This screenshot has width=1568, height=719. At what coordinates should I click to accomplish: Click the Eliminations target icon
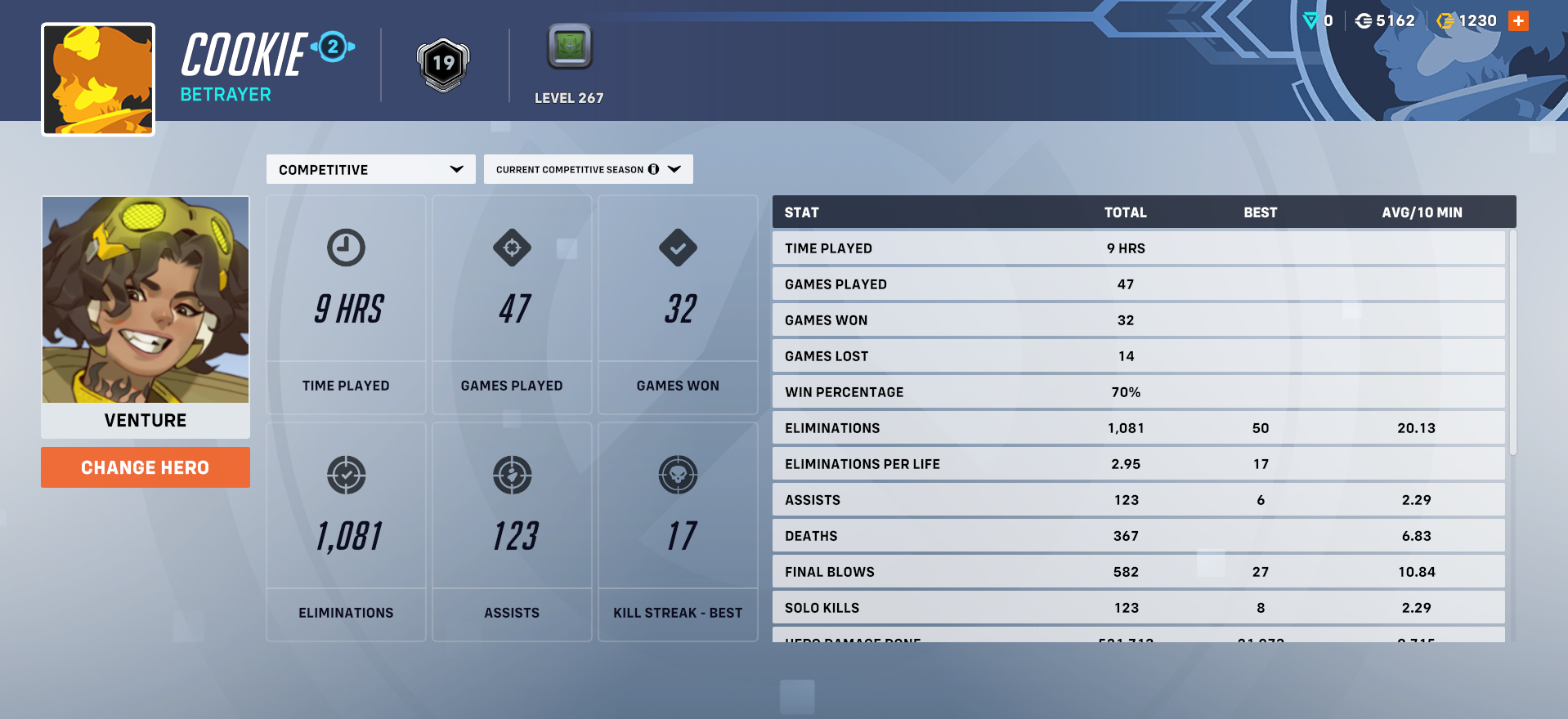346,476
